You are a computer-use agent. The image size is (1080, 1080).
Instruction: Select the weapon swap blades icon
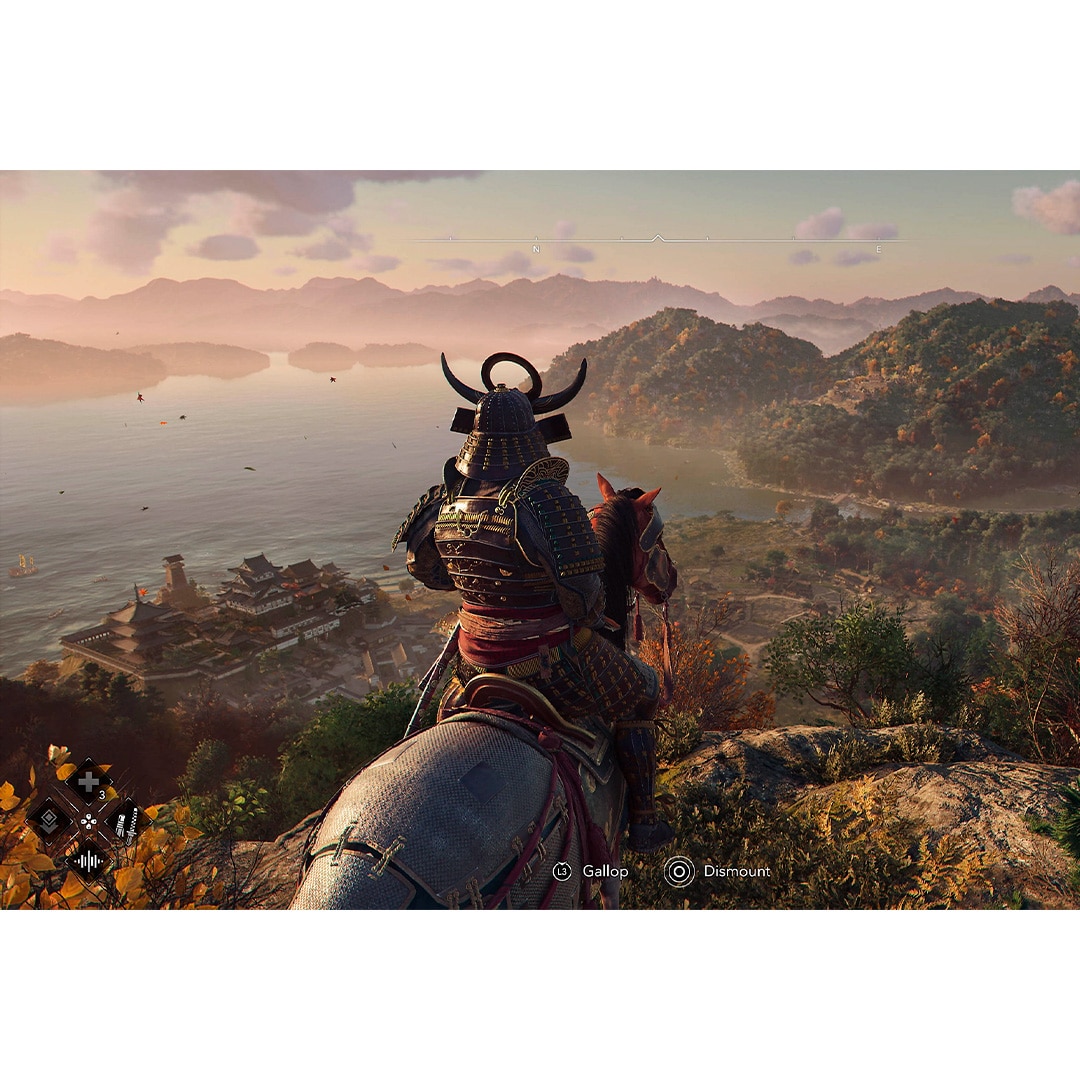pos(127,822)
